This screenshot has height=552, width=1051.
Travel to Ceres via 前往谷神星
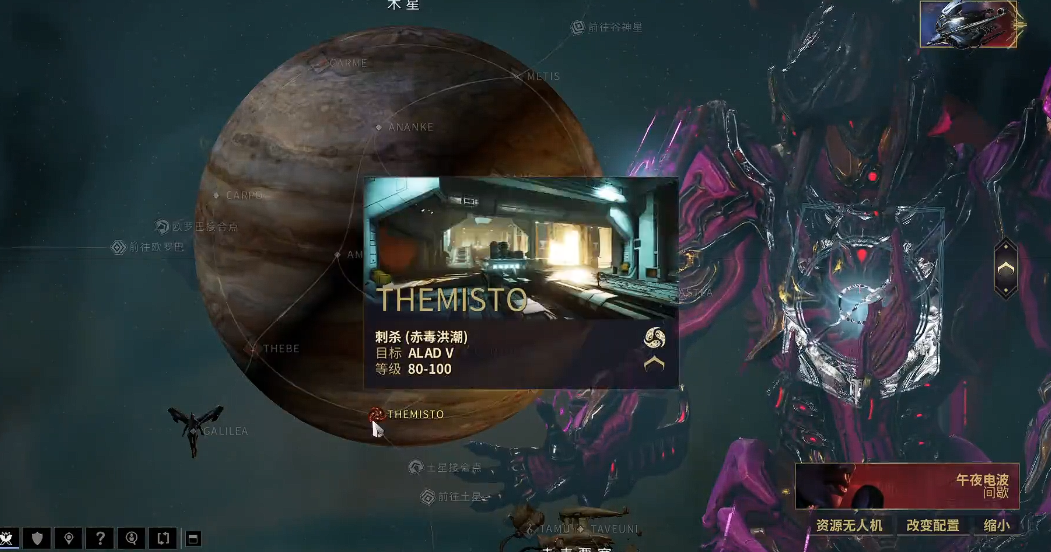pyautogui.click(x=578, y=27)
